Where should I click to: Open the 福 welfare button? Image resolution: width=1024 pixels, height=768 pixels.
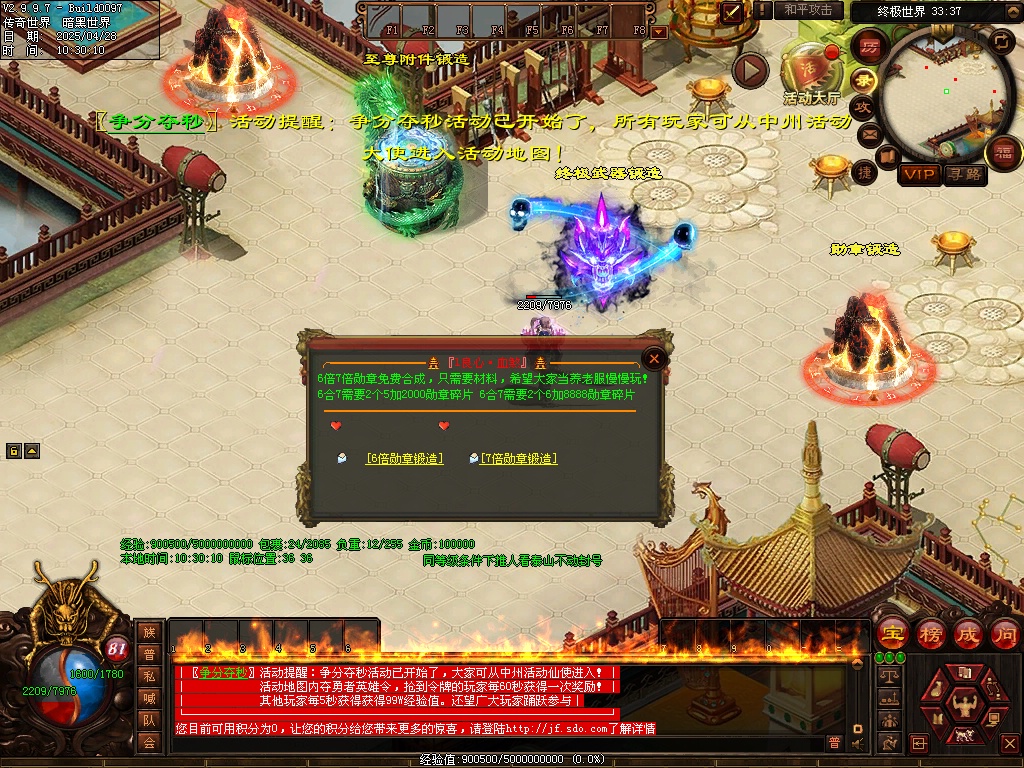(x=1003, y=153)
